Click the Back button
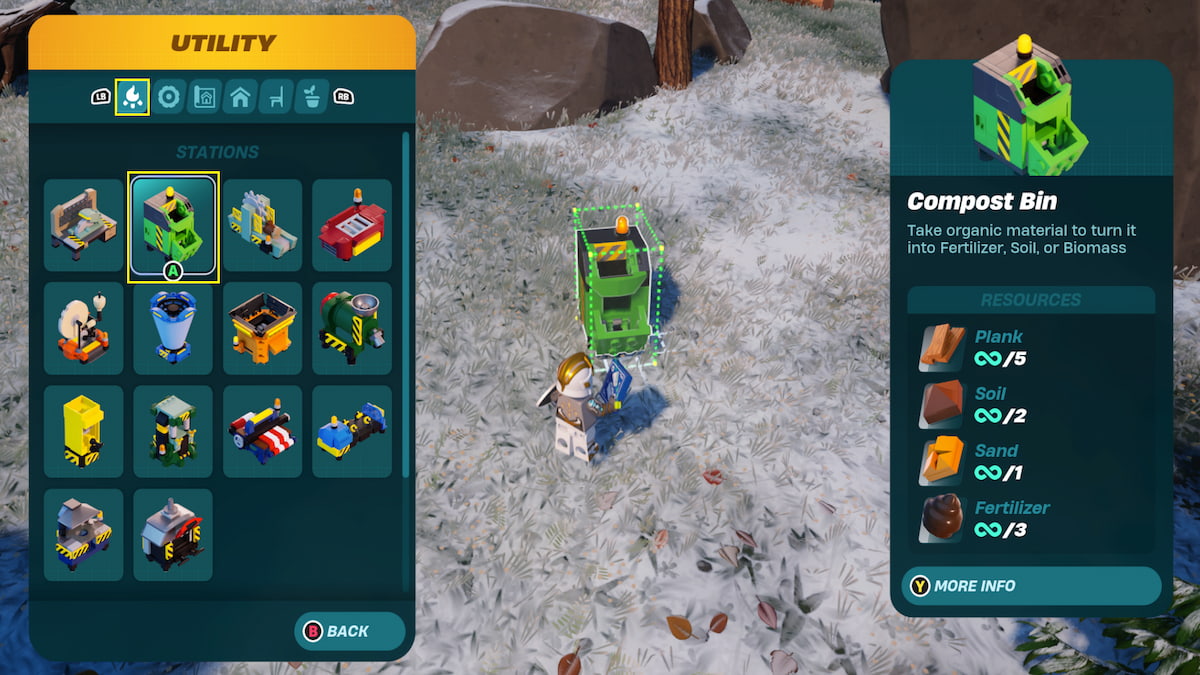The width and height of the screenshot is (1200, 675). click(349, 631)
